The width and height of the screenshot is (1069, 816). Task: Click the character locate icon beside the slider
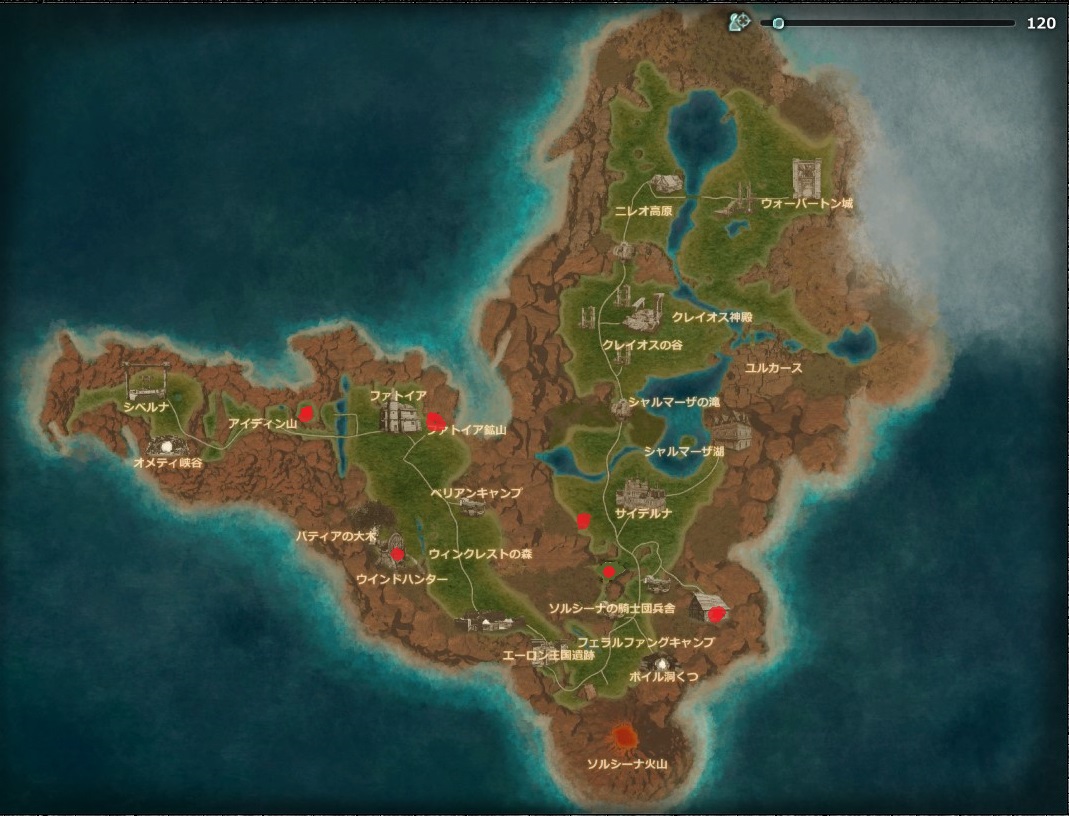(x=740, y=22)
